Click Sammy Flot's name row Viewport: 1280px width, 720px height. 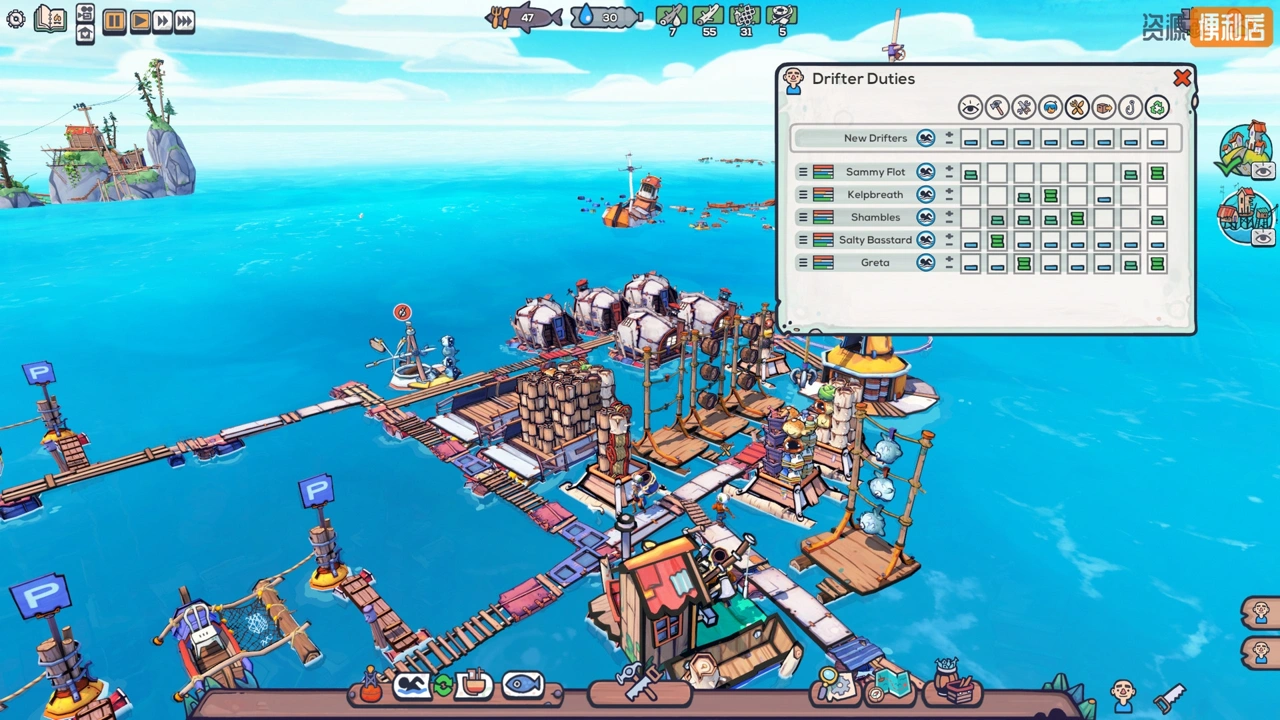[x=875, y=172]
